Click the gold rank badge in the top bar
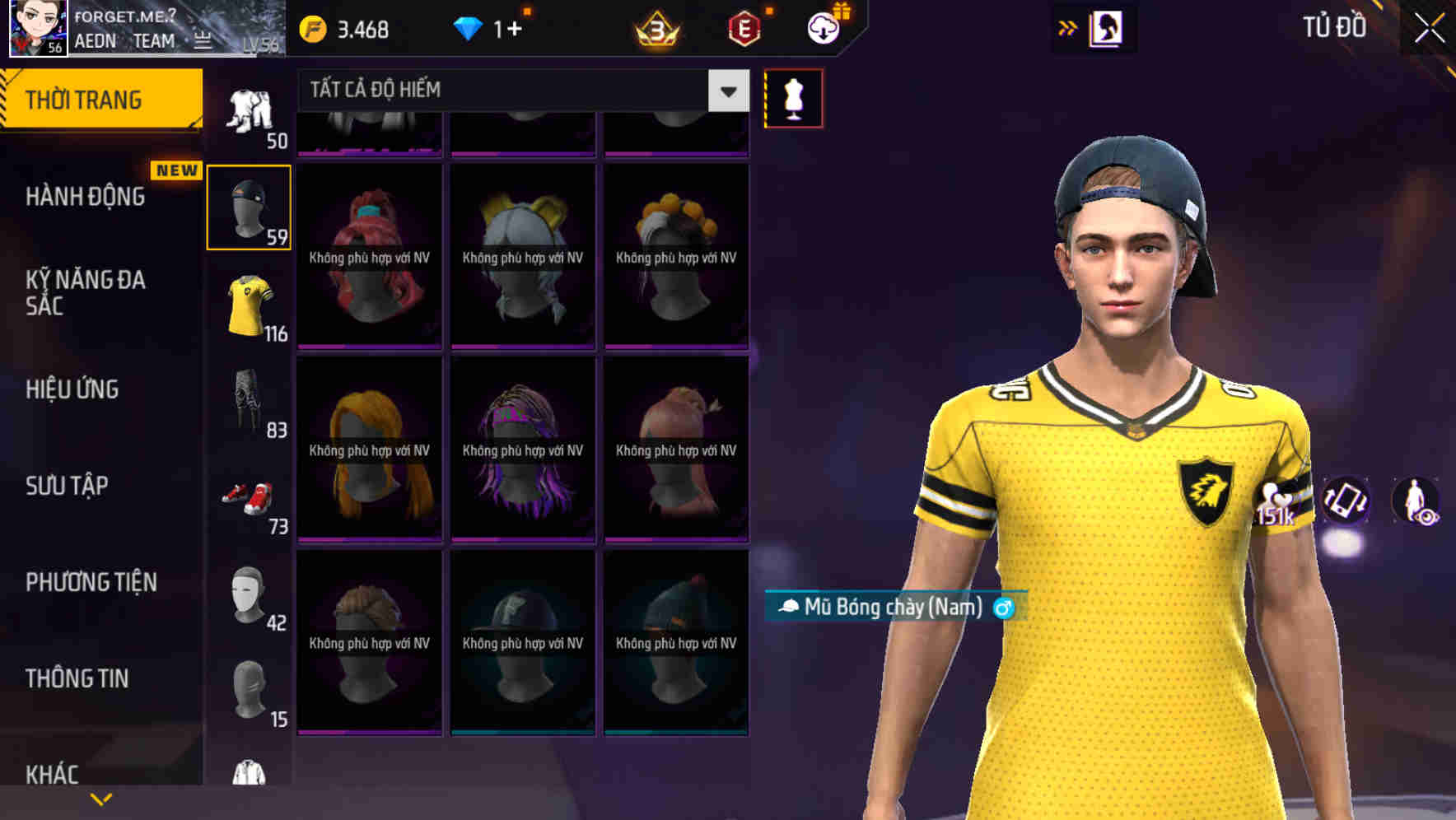Screen dimensions: 1456x820 [x=656, y=26]
